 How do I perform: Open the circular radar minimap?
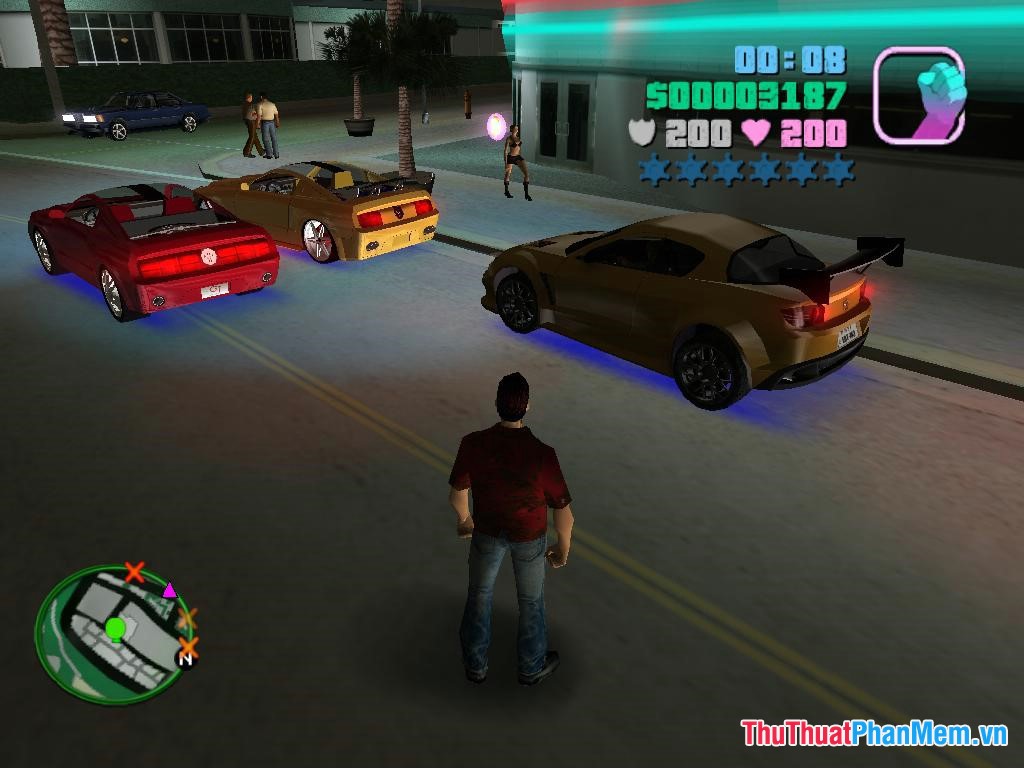[x=112, y=634]
